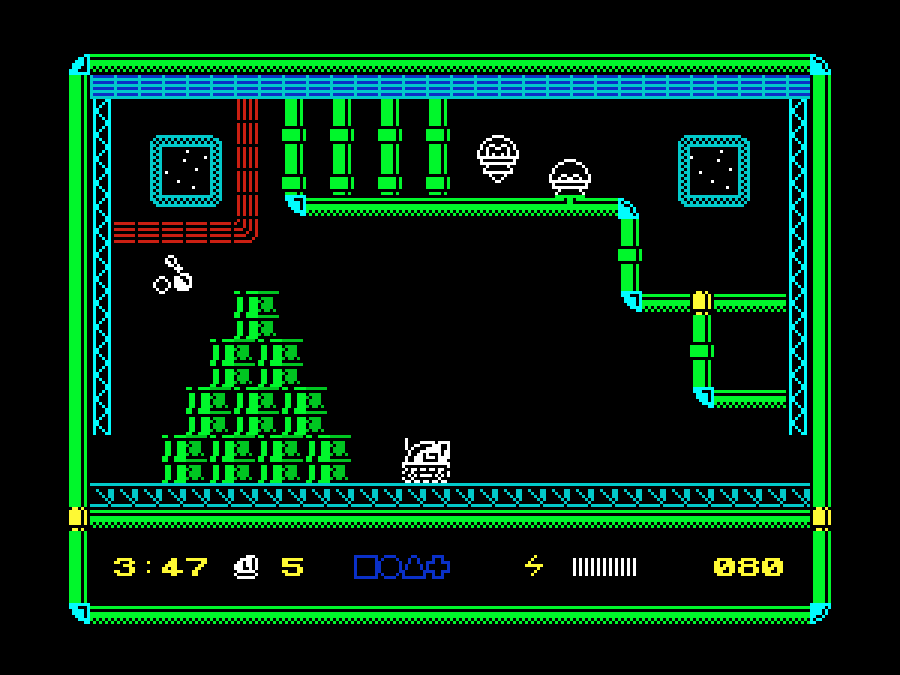Click the yellow lightning bolt energy icon
The width and height of the screenshot is (900, 675).
point(534,567)
